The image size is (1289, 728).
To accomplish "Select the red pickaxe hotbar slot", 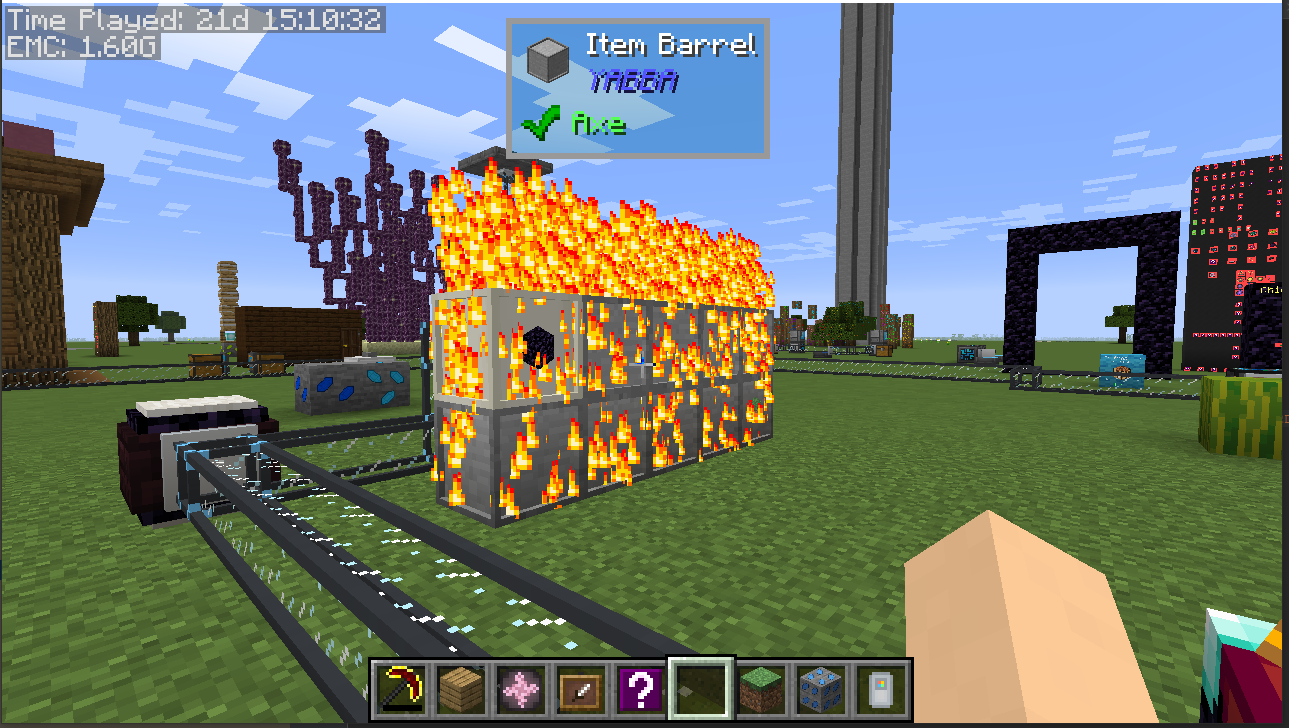I will 402,689.
